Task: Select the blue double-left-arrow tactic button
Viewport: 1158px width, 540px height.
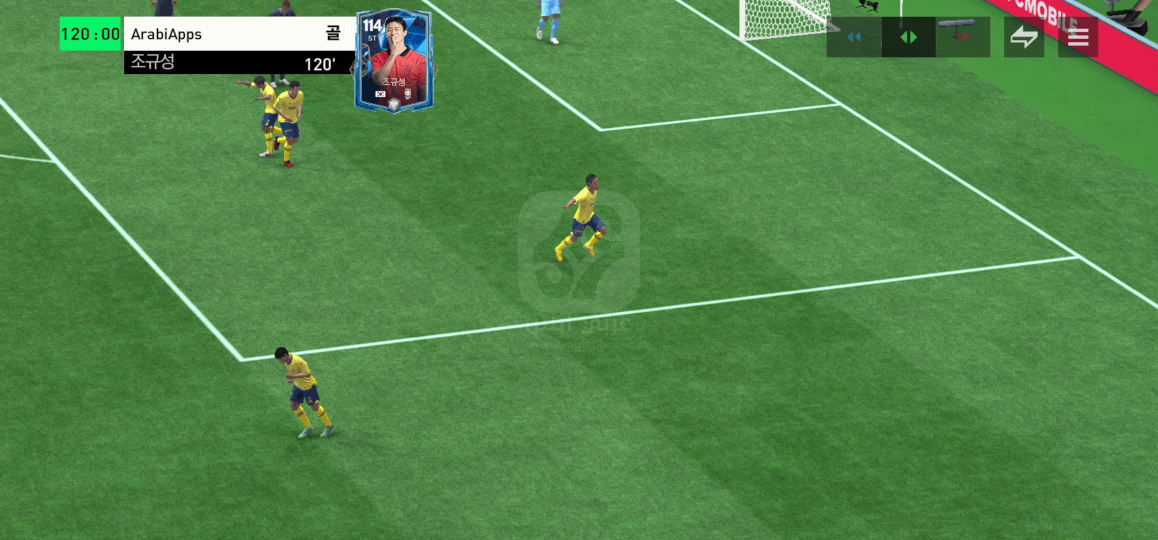Action: coord(854,37)
